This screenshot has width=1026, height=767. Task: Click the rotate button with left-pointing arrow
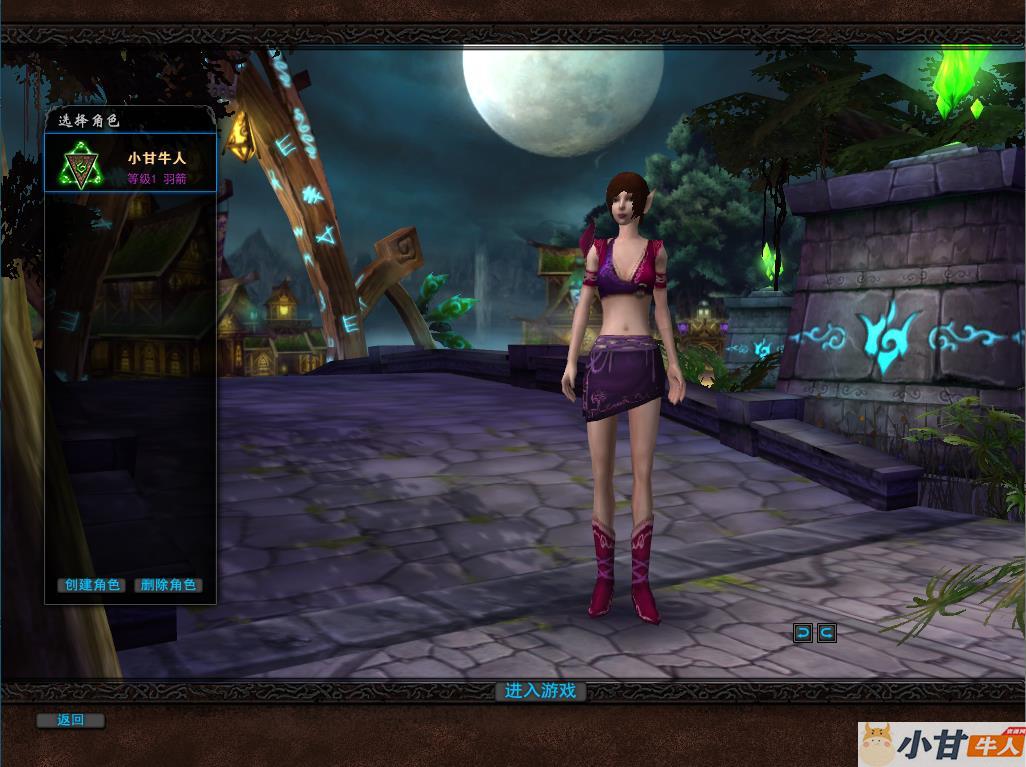802,632
